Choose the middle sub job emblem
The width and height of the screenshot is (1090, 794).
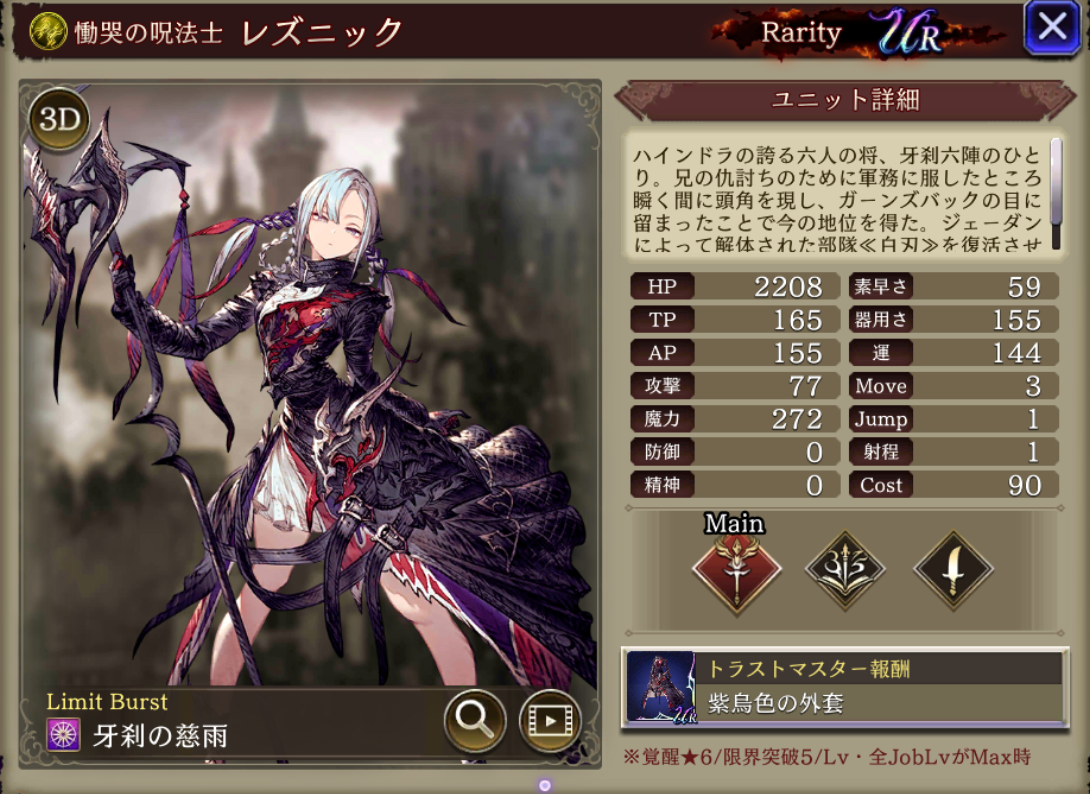coord(844,571)
